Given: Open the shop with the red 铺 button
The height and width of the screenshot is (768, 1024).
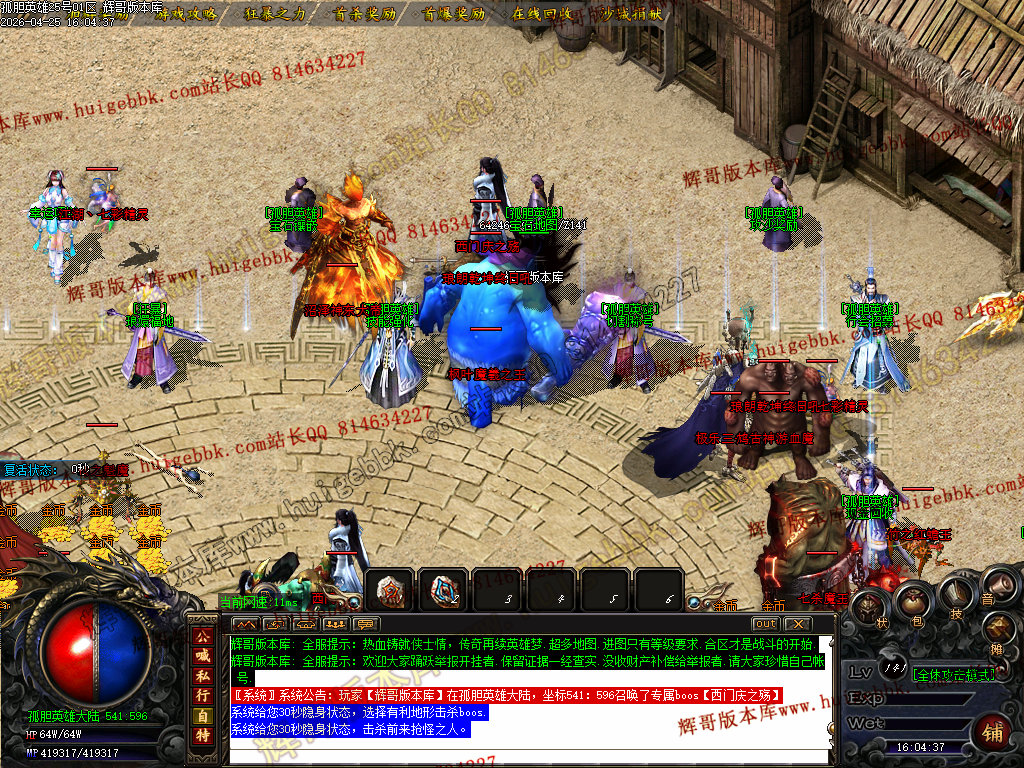Looking at the screenshot, I should (x=992, y=731).
